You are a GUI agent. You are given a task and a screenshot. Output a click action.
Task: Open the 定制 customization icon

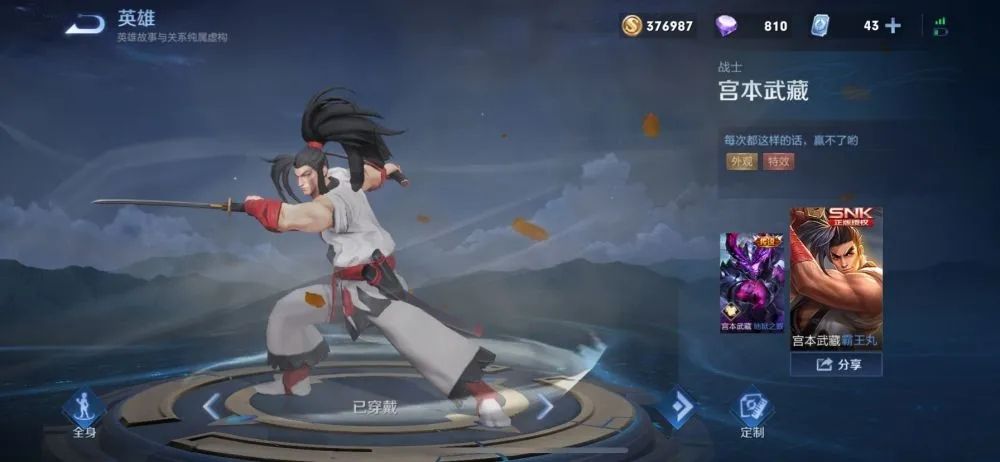click(x=752, y=411)
